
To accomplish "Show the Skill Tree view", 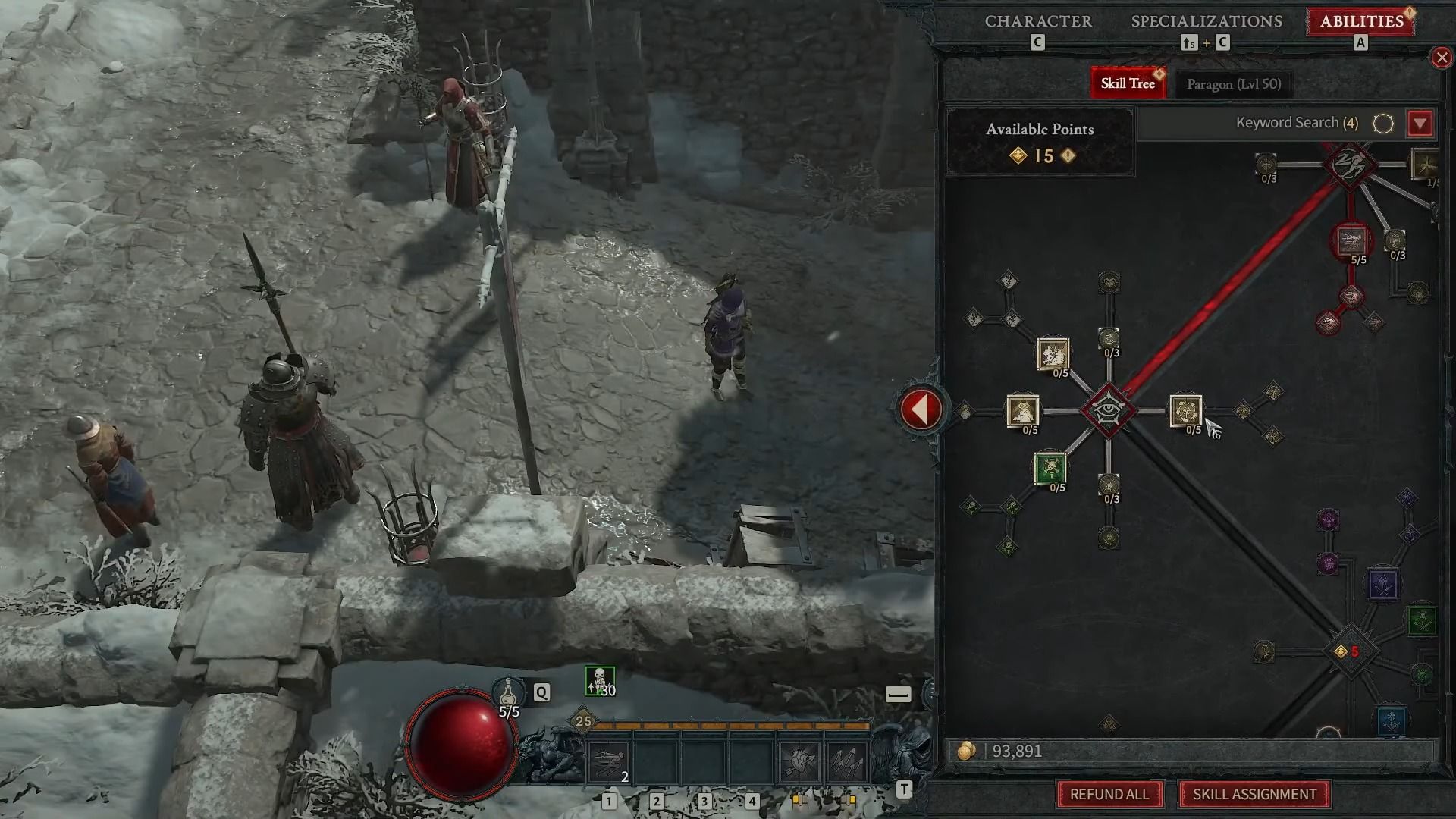I will click(1128, 83).
